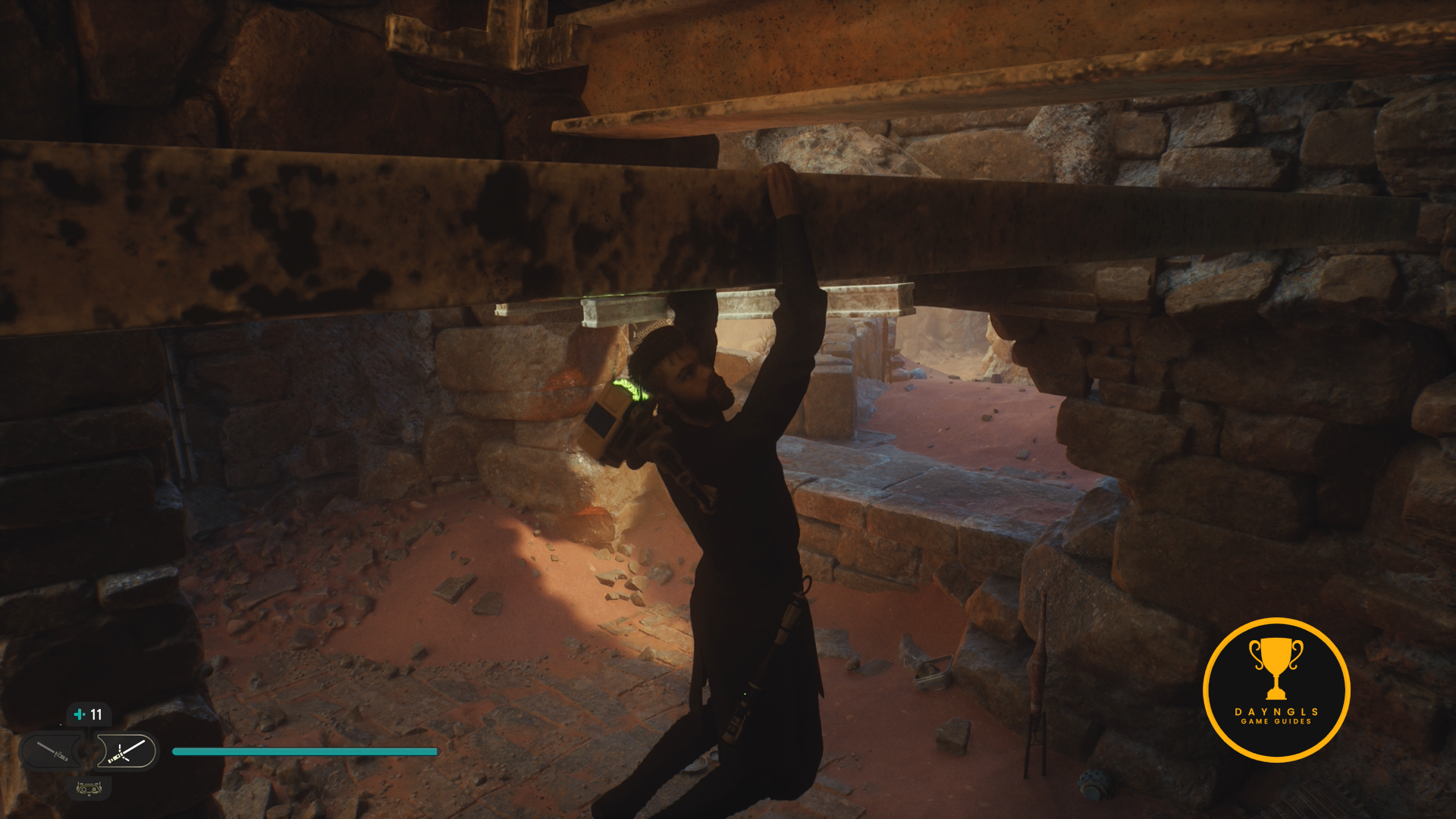This screenshot has width=1456, height=819.
Task: Select the single lightsaber stance icon
Action: (x=53, y=752)
